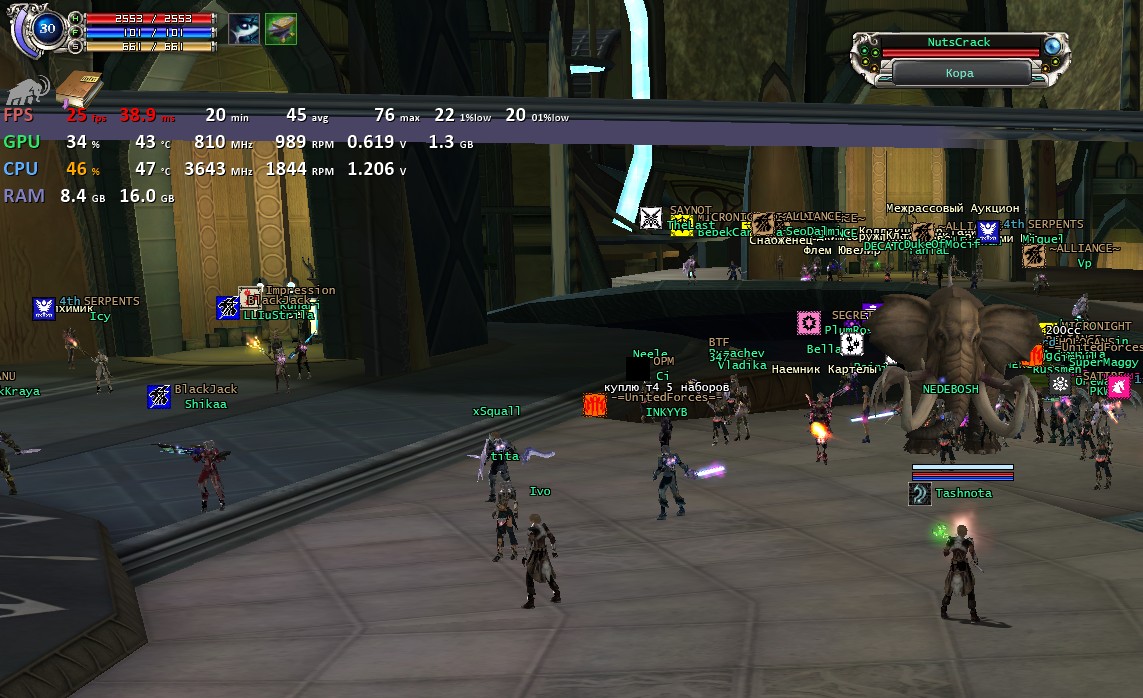Click the swirl icon beside Tashnota's name
Image resolution: width=1143 pixels, height=698 pixels.
pos(920,493)
